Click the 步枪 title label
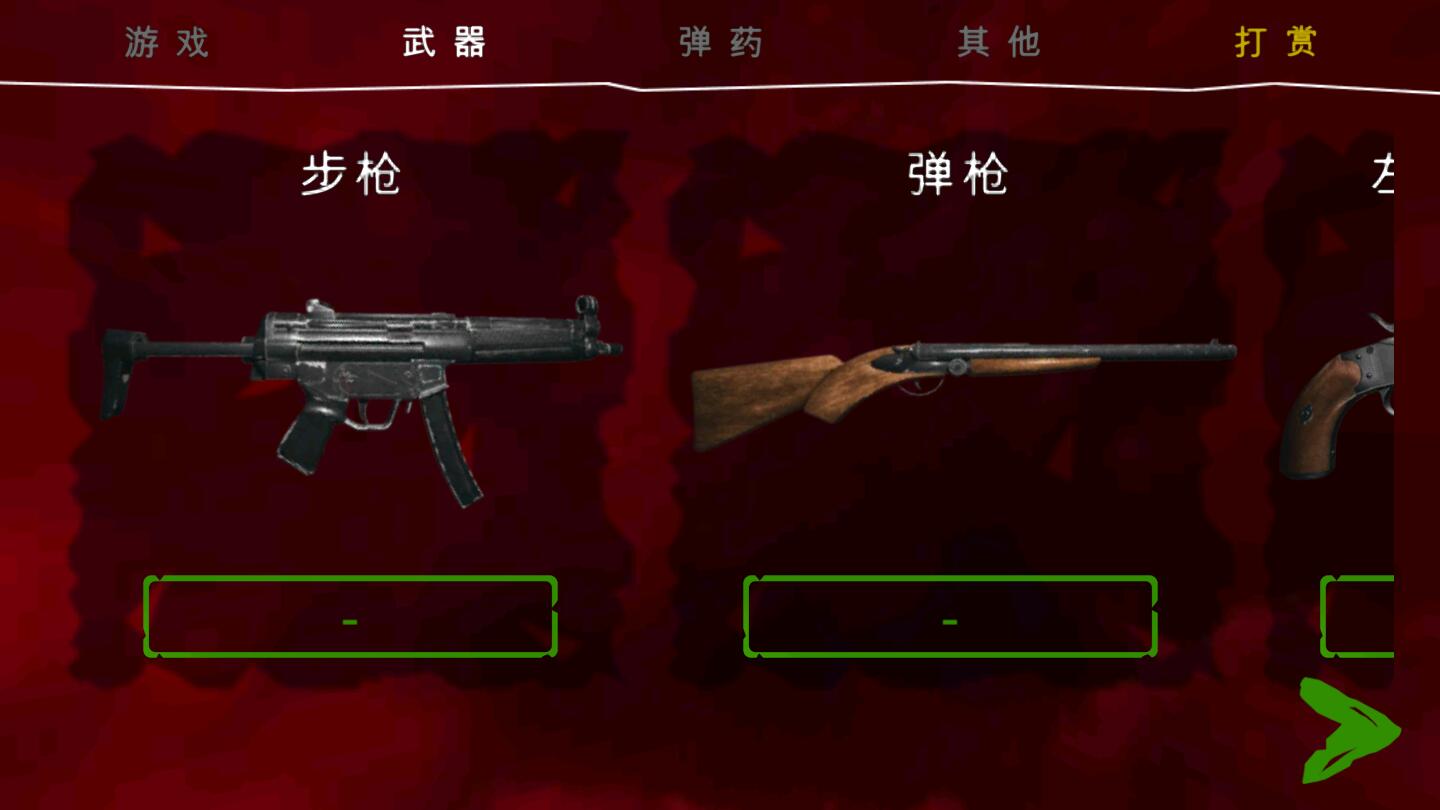1440x810 pixels. [352, 173]
